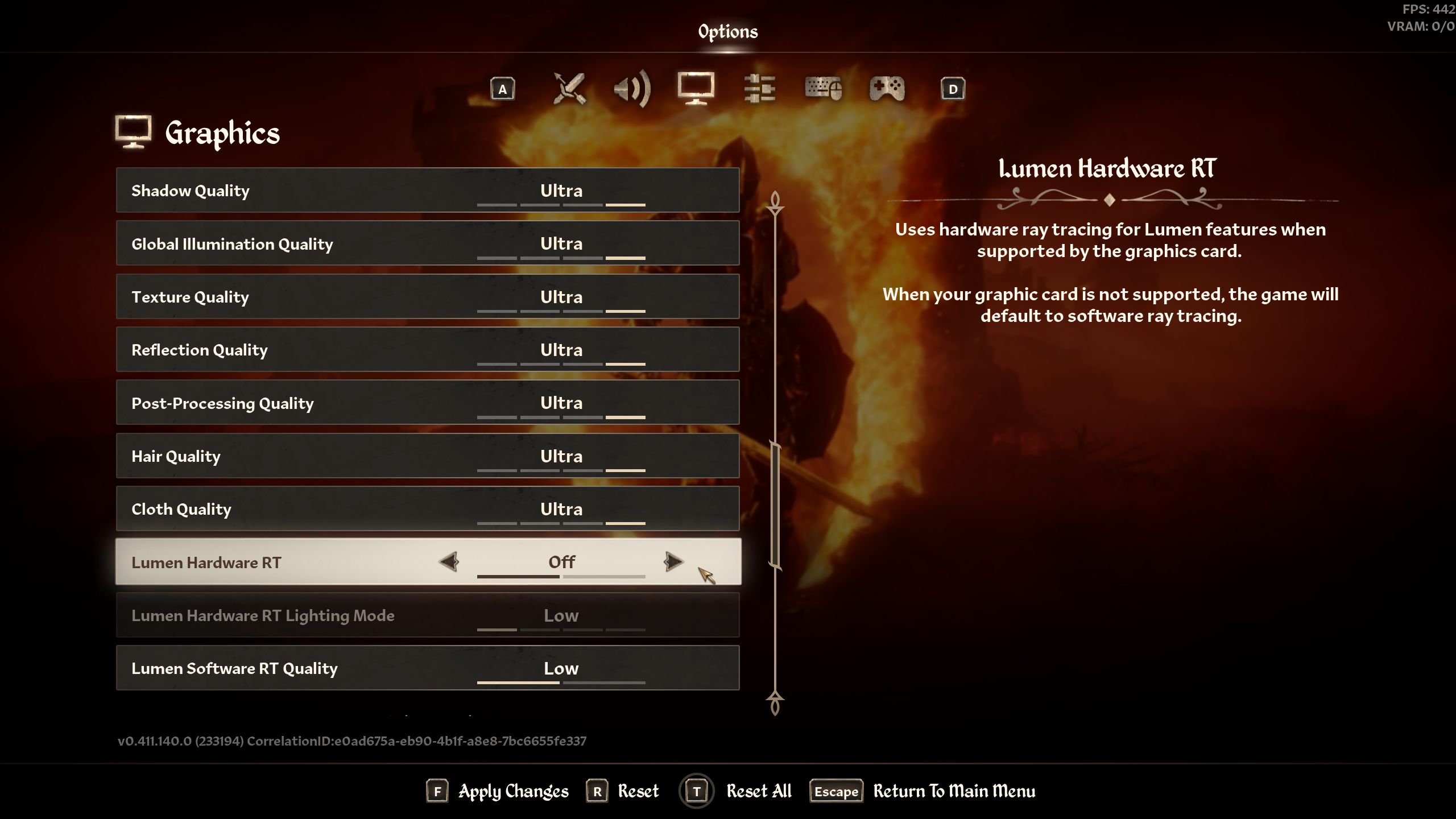Switch to the crossed swords gameplay tab
The image size is (1456, 819).
[569, 89]
